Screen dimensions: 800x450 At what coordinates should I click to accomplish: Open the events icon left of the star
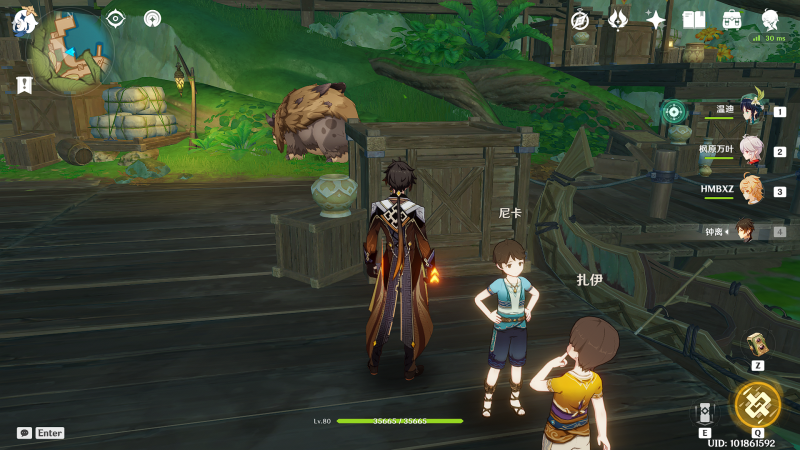618,19
